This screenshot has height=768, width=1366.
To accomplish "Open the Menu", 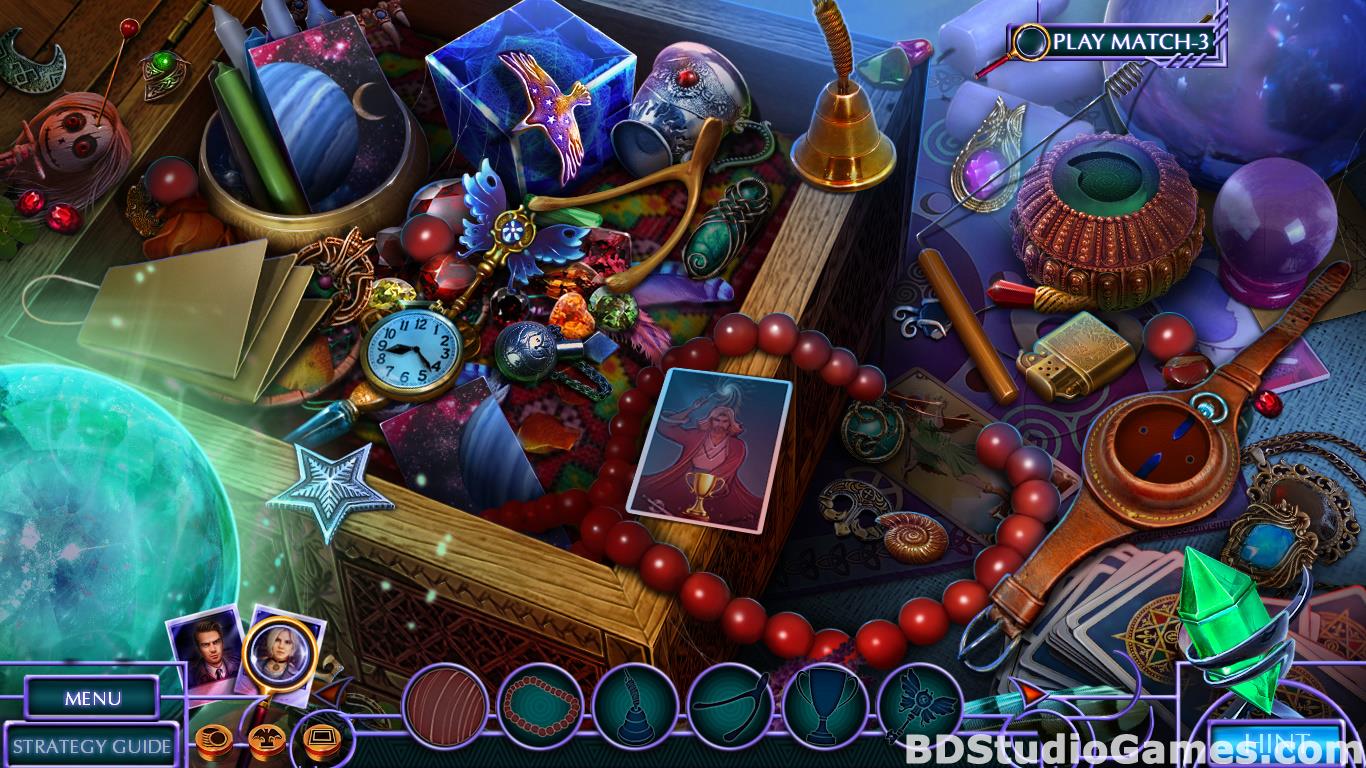I will 92,698.
